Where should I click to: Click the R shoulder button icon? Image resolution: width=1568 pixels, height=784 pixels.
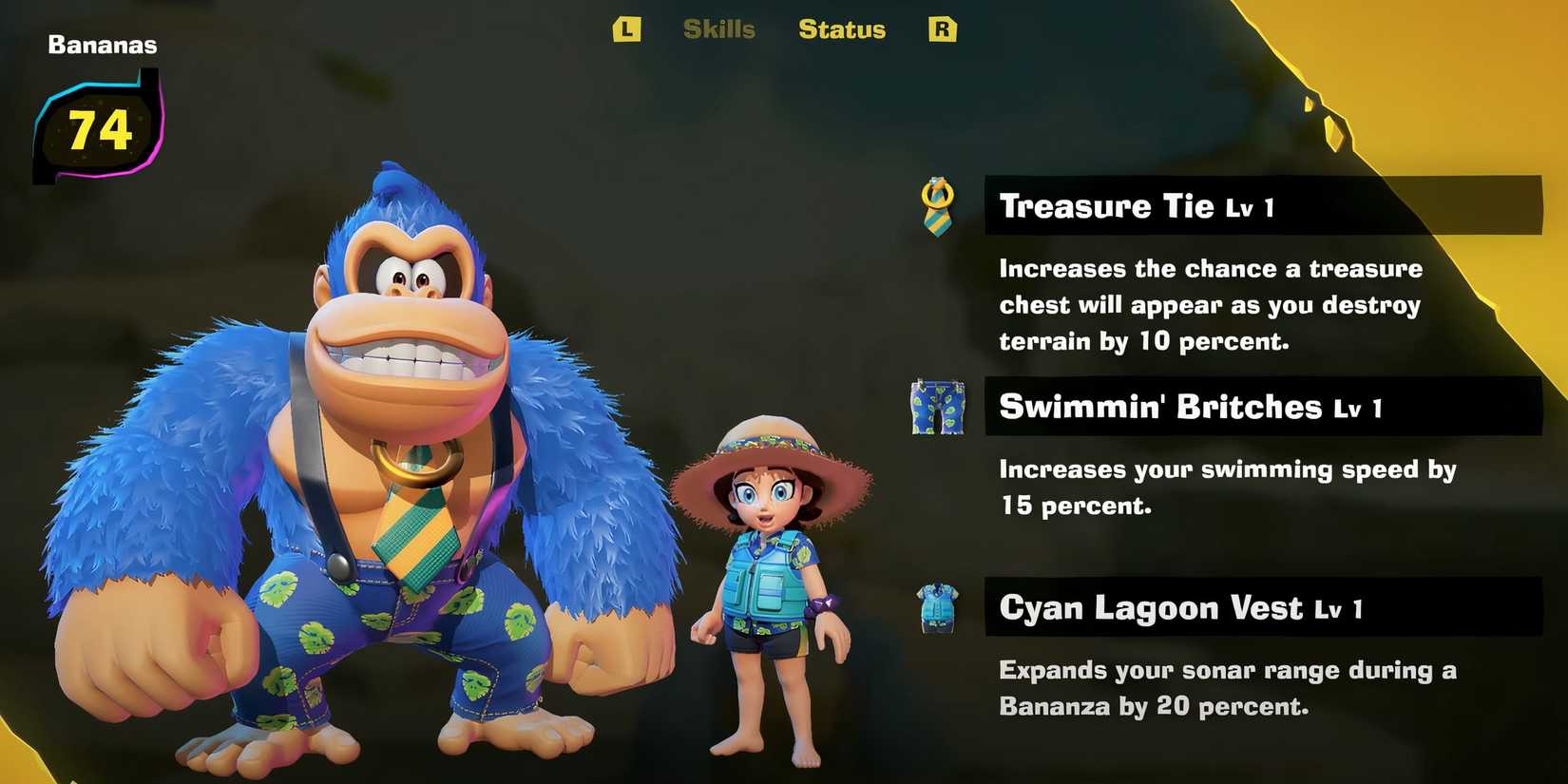click(942, 29)
